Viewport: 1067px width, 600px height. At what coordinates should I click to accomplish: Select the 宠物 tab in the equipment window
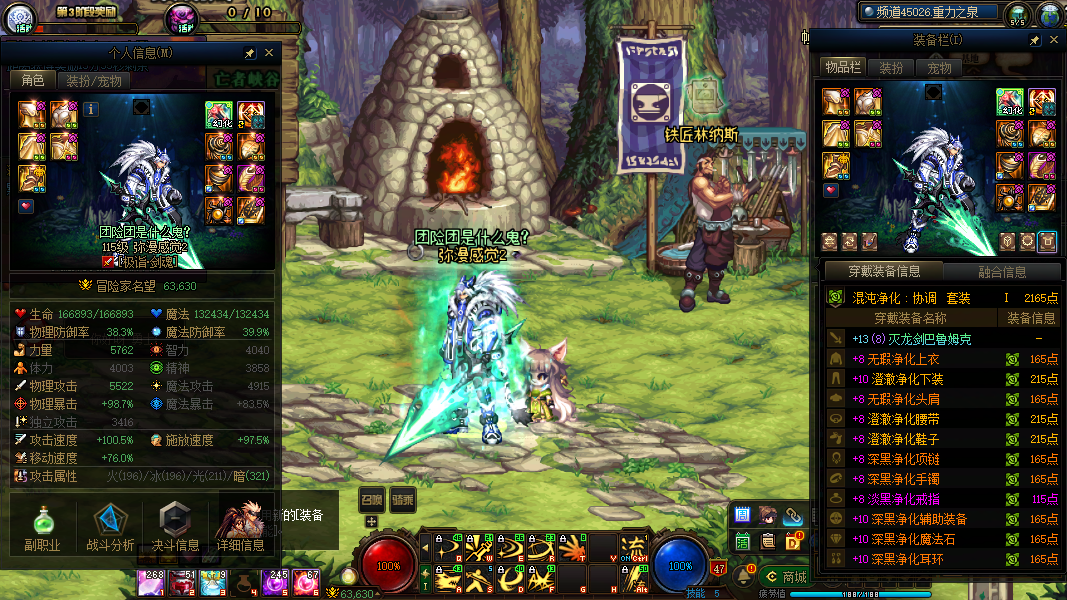(x=939, y=68)
